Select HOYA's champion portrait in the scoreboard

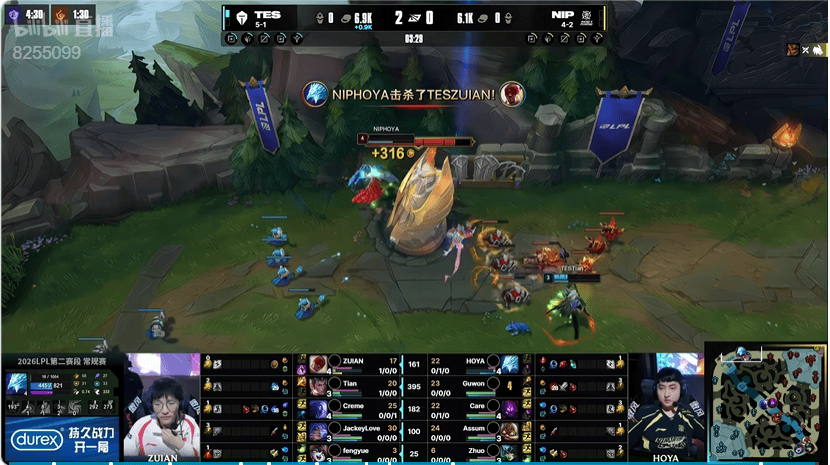[x=510, y=364]
